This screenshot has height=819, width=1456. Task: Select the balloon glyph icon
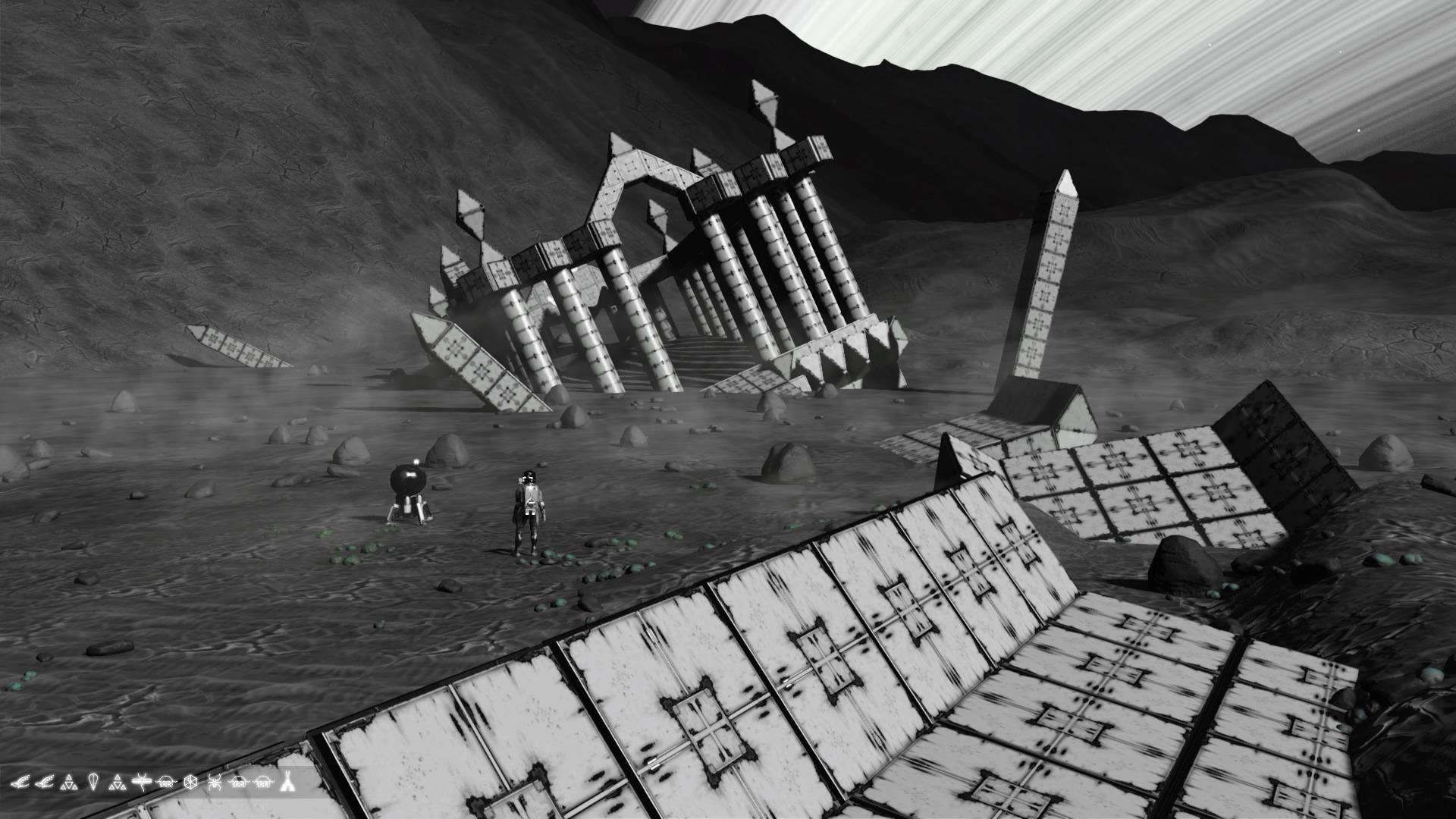pos(93,782)
